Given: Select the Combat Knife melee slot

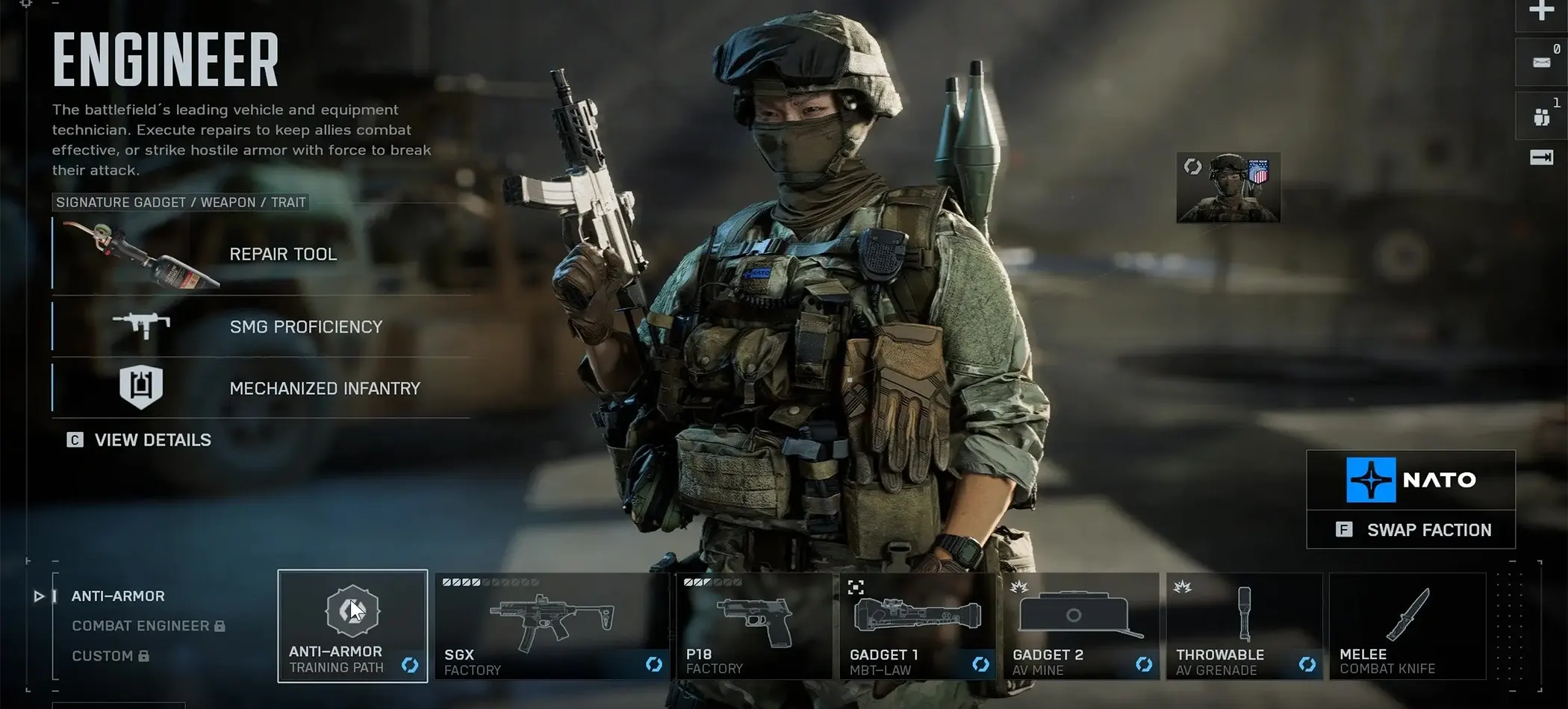Looking at the screenshot, I should tap(1407, 625).
